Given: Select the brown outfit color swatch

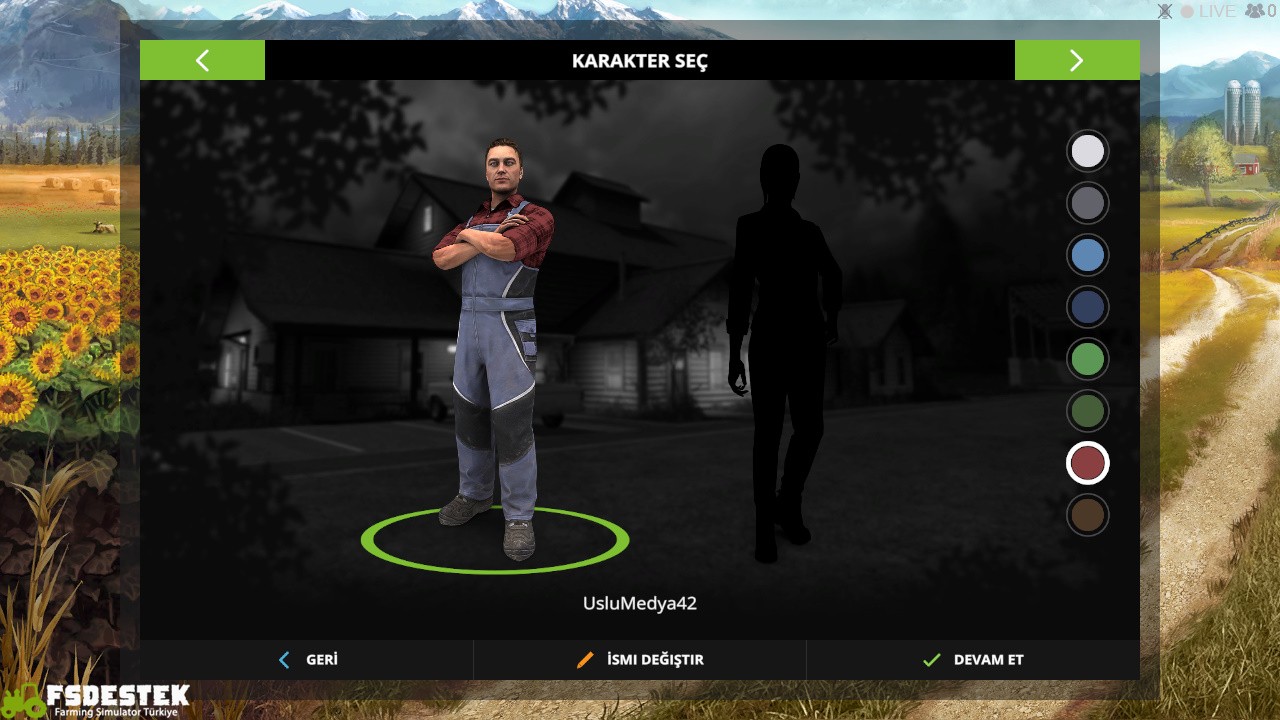Looking at the screenshot, I should (x=1087, y=514).
